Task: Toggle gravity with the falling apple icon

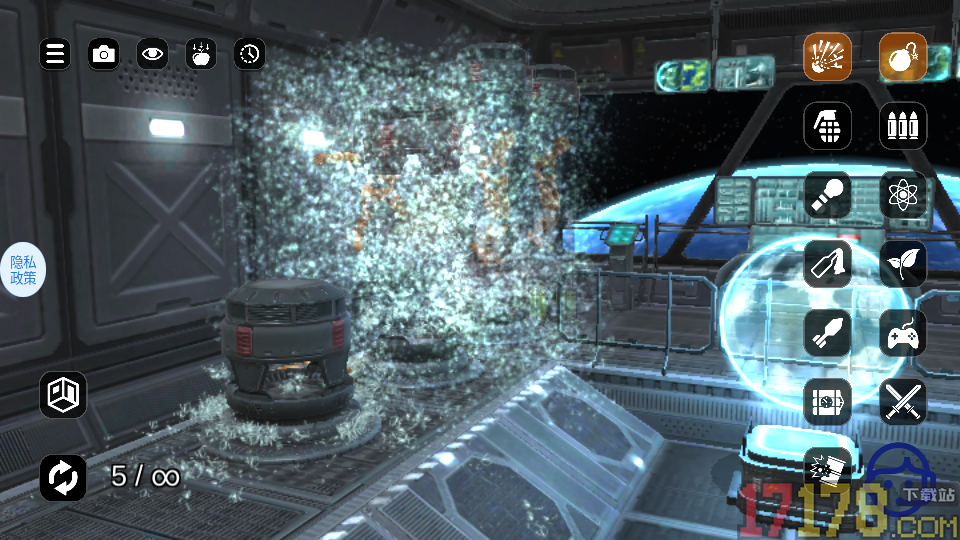Action: click(x=201, y=54)
